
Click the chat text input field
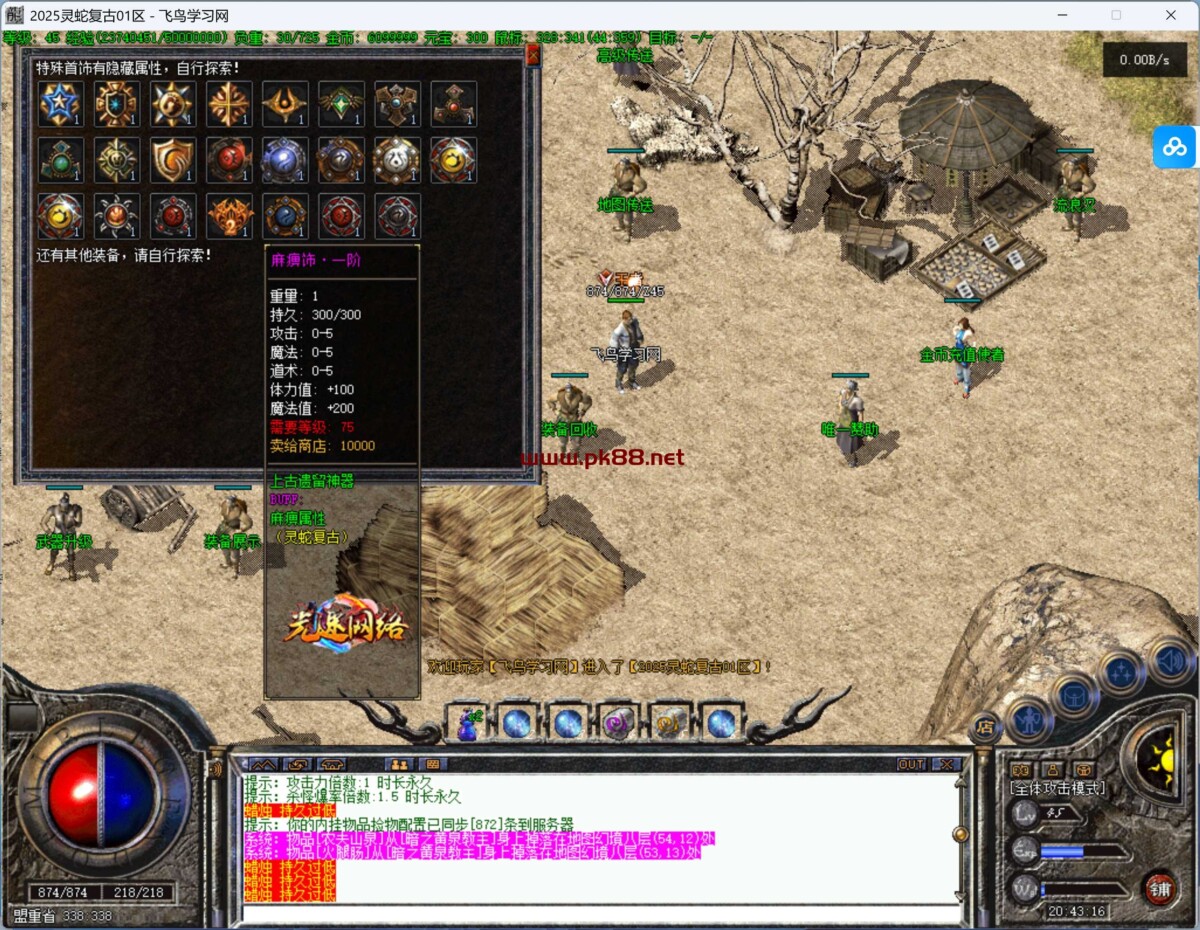[600, 912]
